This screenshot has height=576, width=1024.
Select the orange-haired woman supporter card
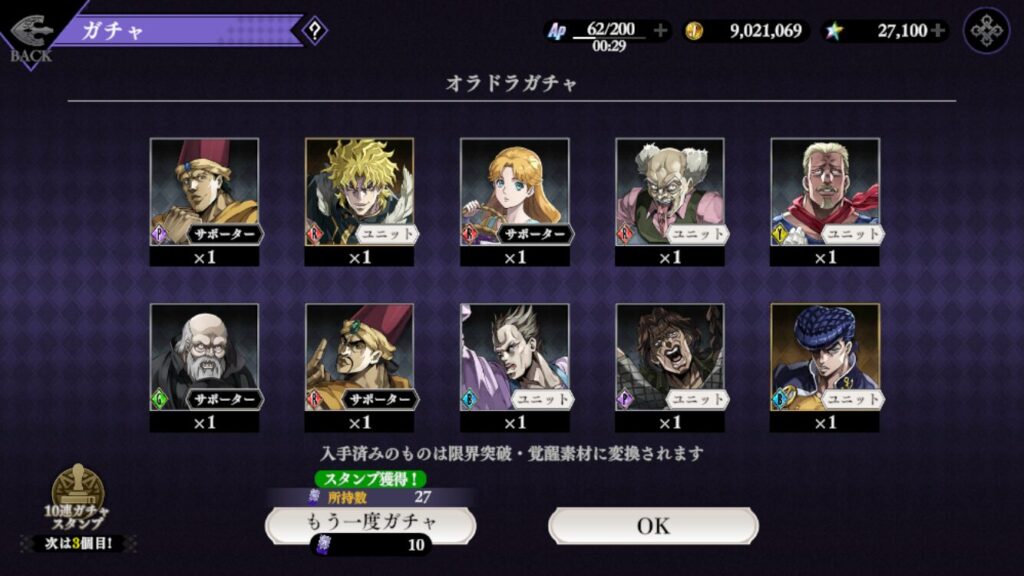click(x=514, y=192)
